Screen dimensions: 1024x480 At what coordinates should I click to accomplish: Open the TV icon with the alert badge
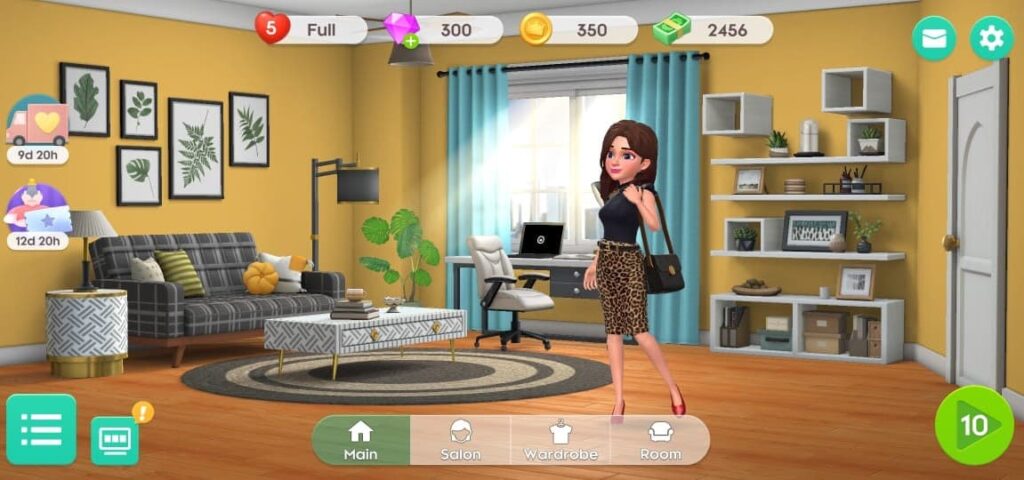point(115,439)
